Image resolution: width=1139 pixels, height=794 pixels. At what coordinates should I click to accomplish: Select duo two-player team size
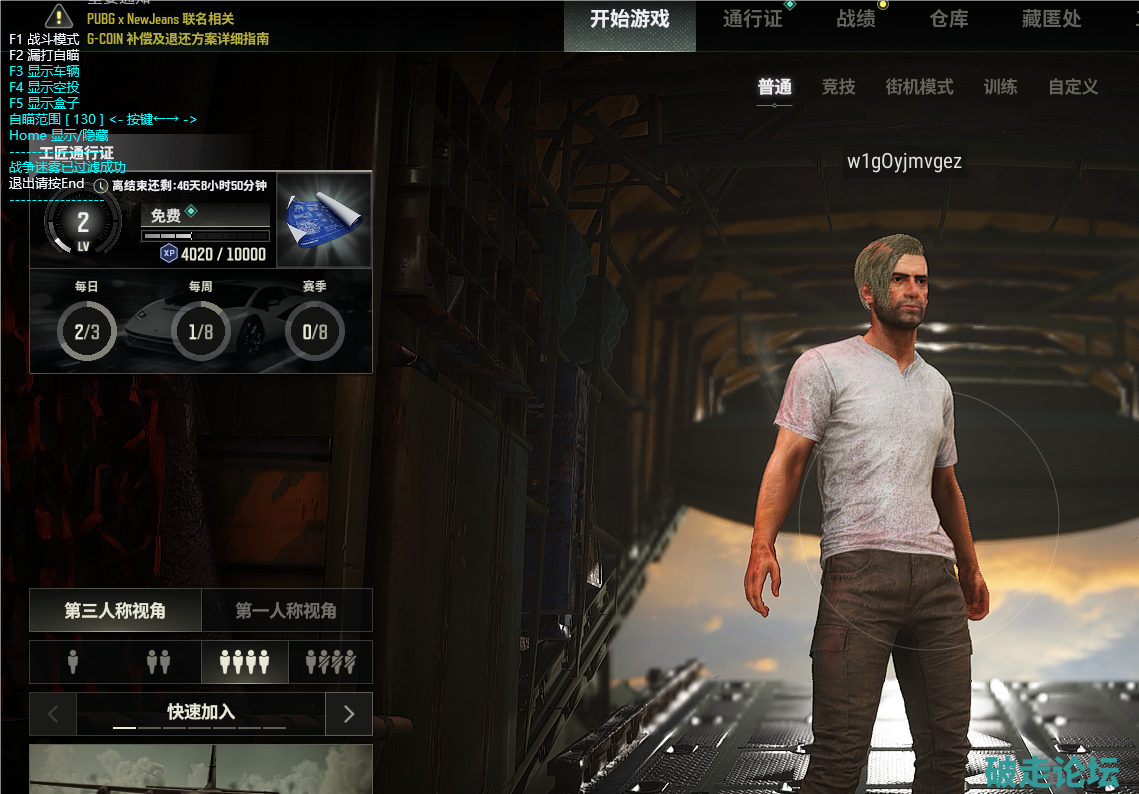pos(158,661)
